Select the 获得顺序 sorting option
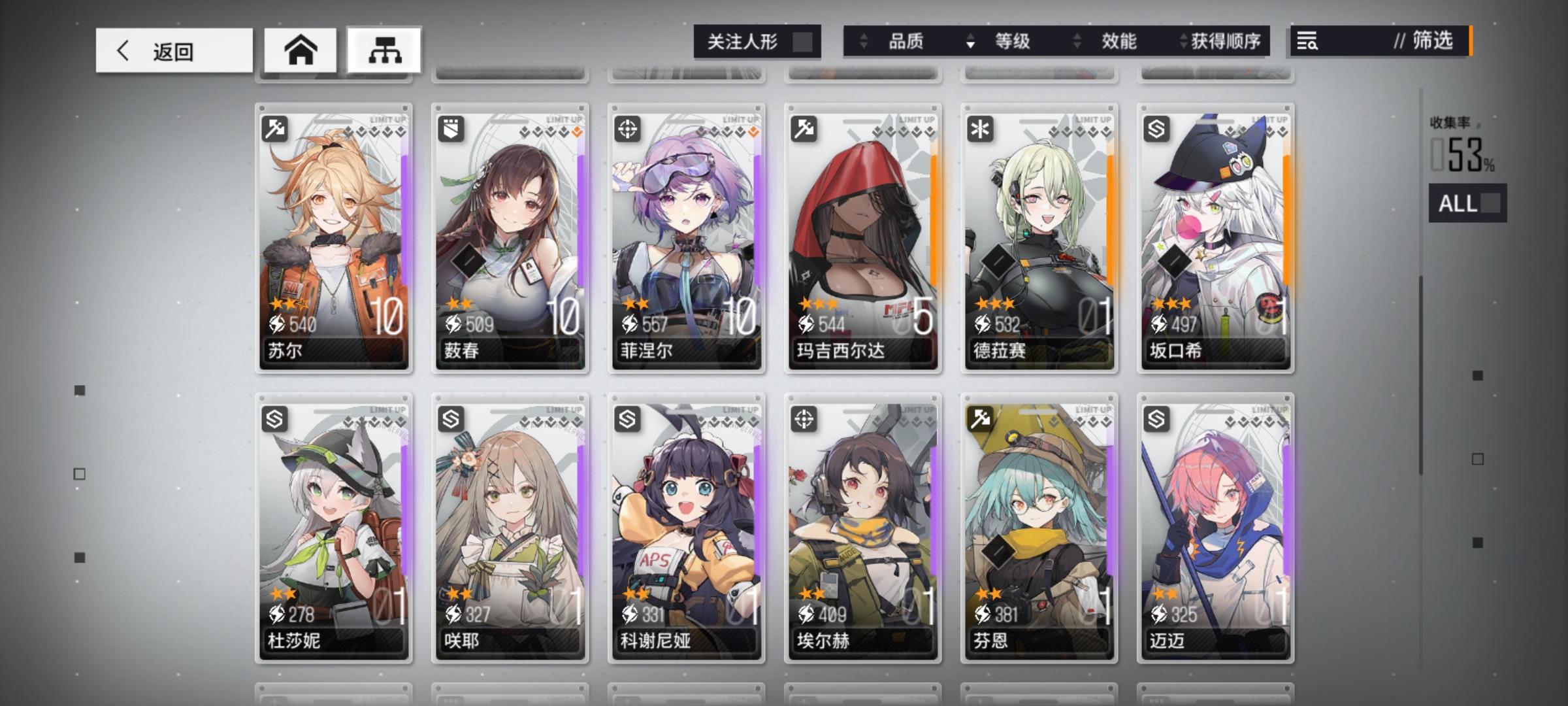The height and width of the screenshot is (706, 1568). coord(1230,42)
